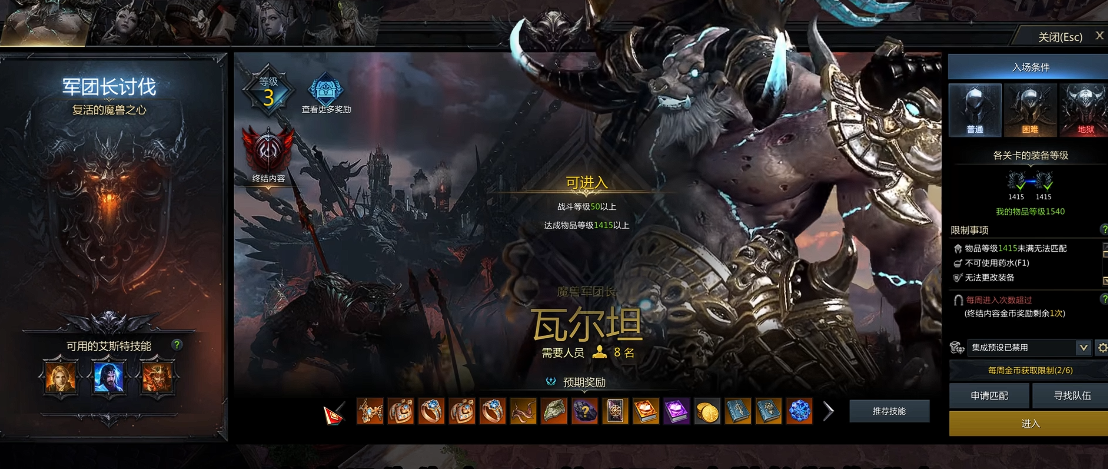Open the 寻找队伍 find party button

click(1071, 395)
